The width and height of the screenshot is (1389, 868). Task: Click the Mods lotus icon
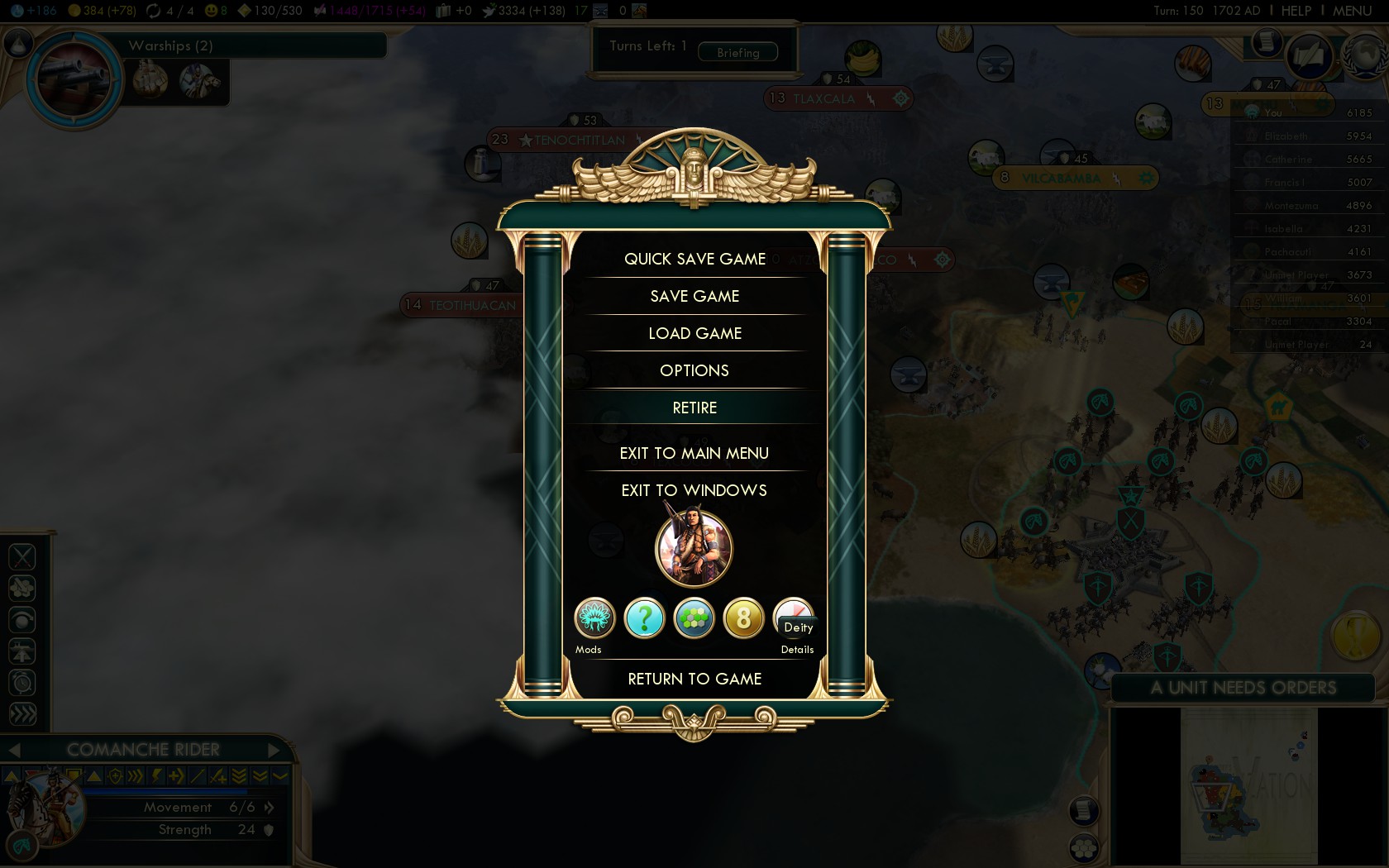594,618
